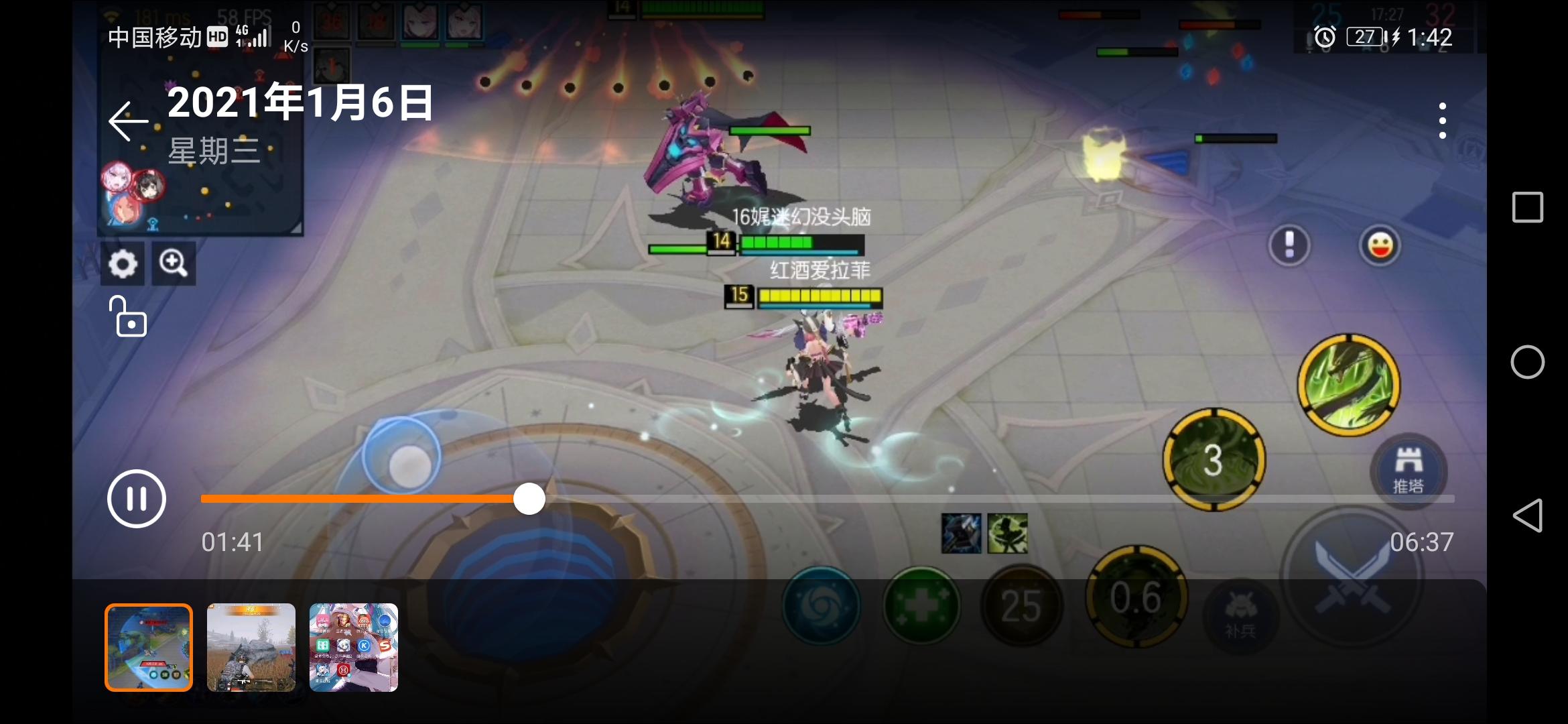Click the orange video progress slider handle

(x=529, y=498)
